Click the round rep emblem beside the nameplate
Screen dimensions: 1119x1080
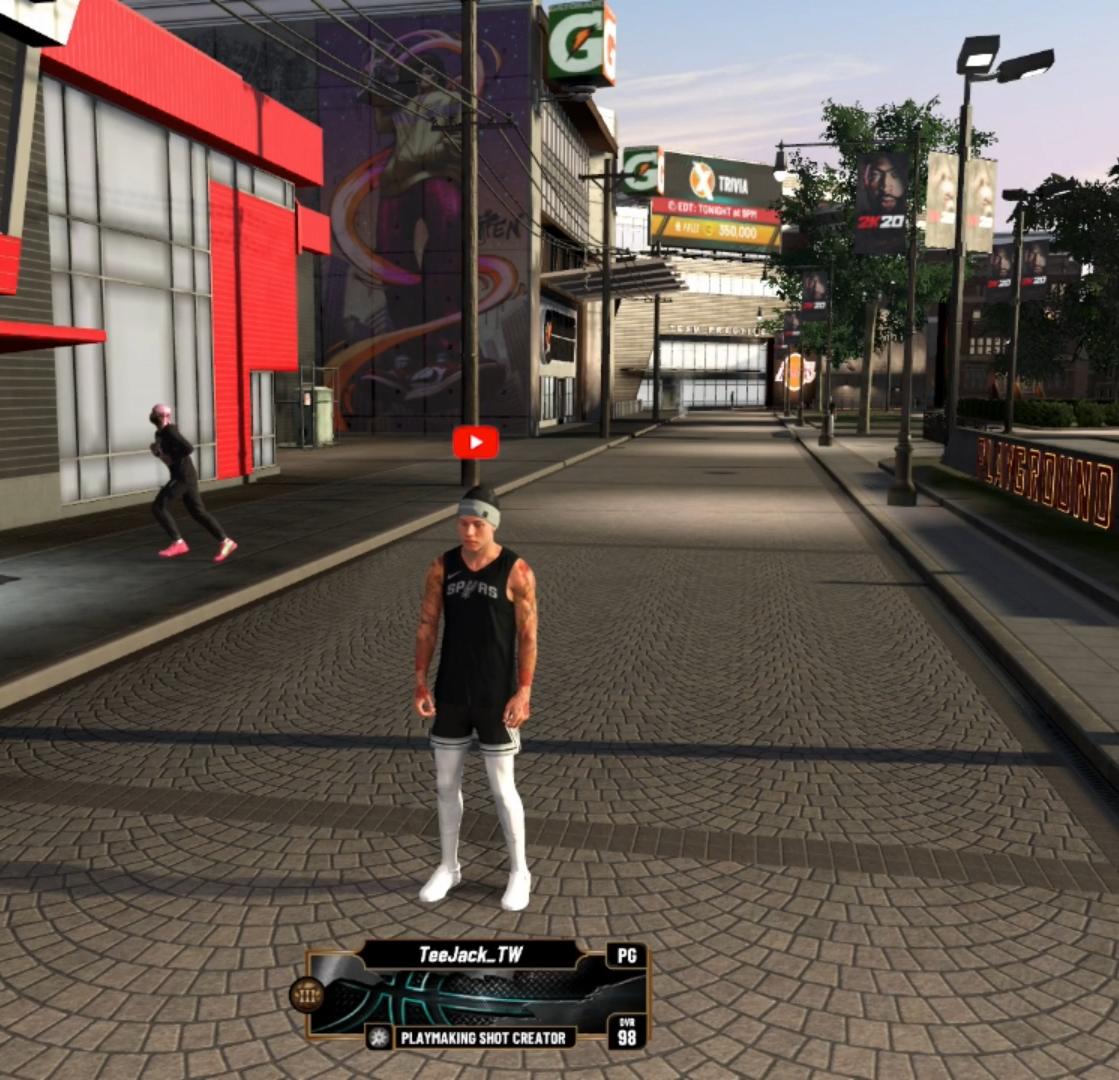[x=306, y=995]
